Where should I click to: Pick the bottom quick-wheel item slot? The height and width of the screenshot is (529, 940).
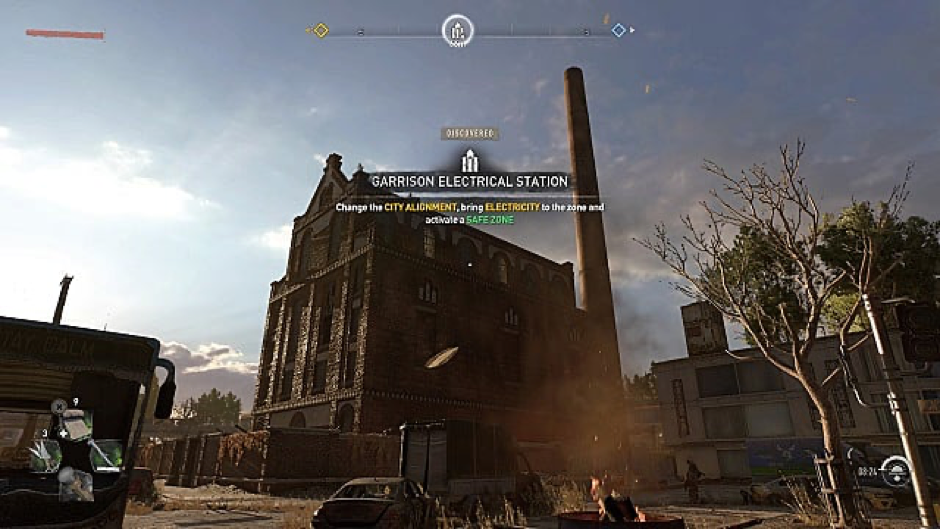pos(76,485)
